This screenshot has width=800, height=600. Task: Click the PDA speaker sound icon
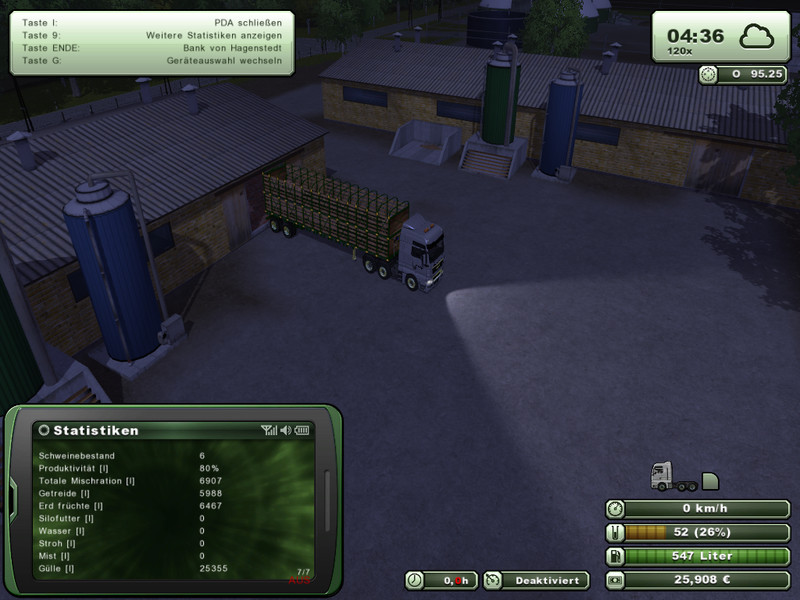tap(285, 430)
